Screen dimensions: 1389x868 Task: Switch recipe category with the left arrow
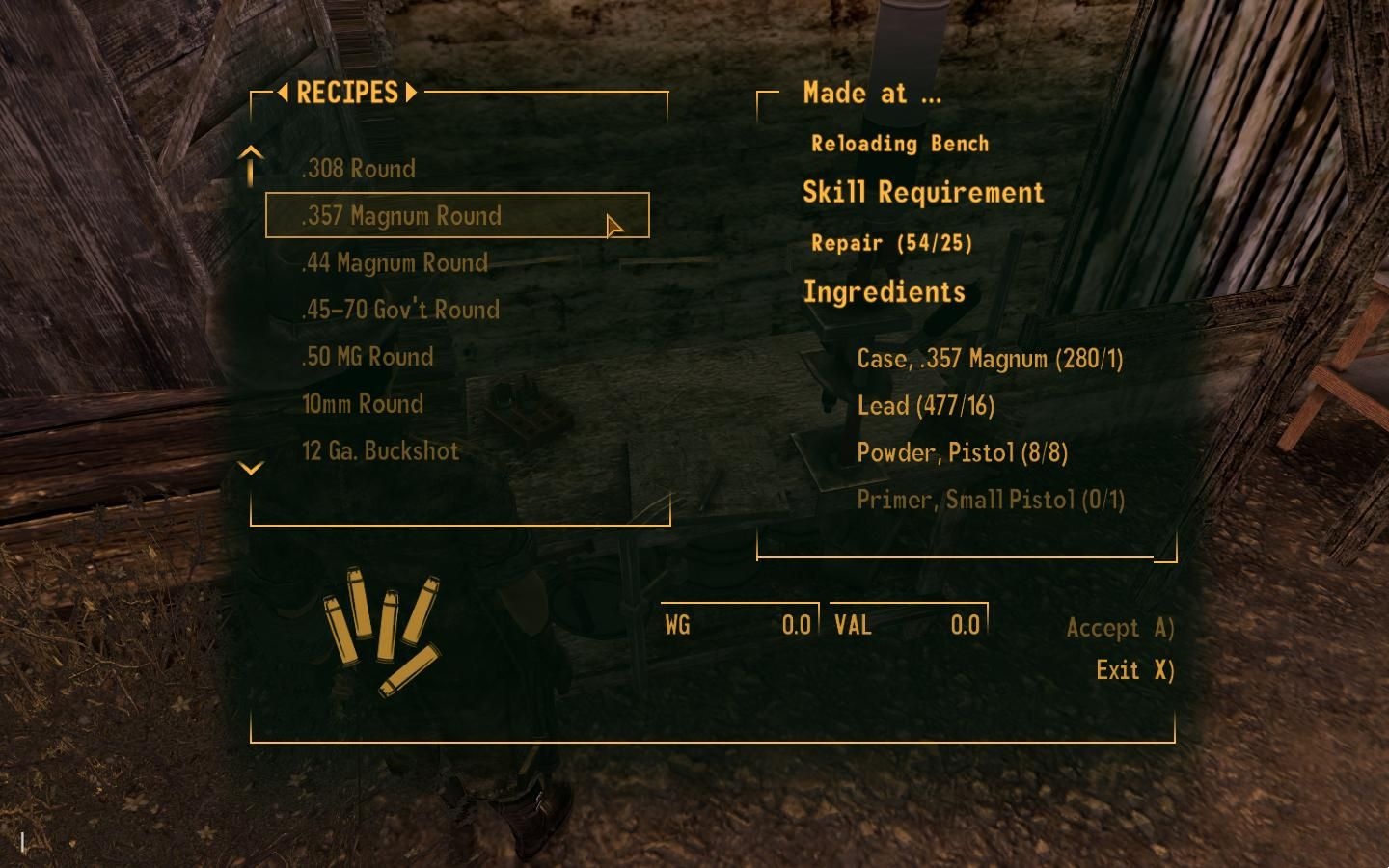(x=283, y=93)
